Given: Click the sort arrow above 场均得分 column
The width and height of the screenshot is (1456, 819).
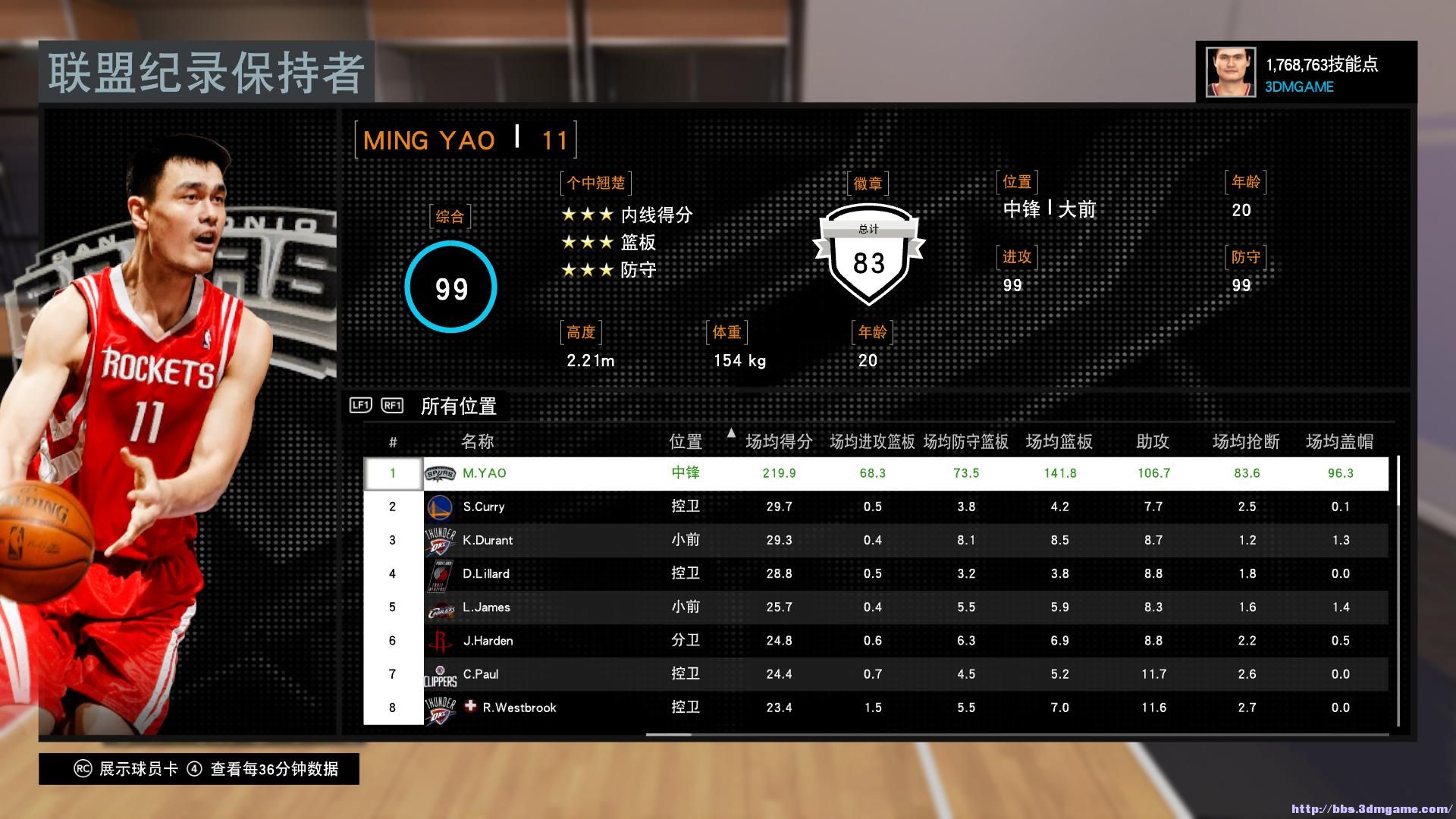Looking at the screenshot, I should (731, 435).
